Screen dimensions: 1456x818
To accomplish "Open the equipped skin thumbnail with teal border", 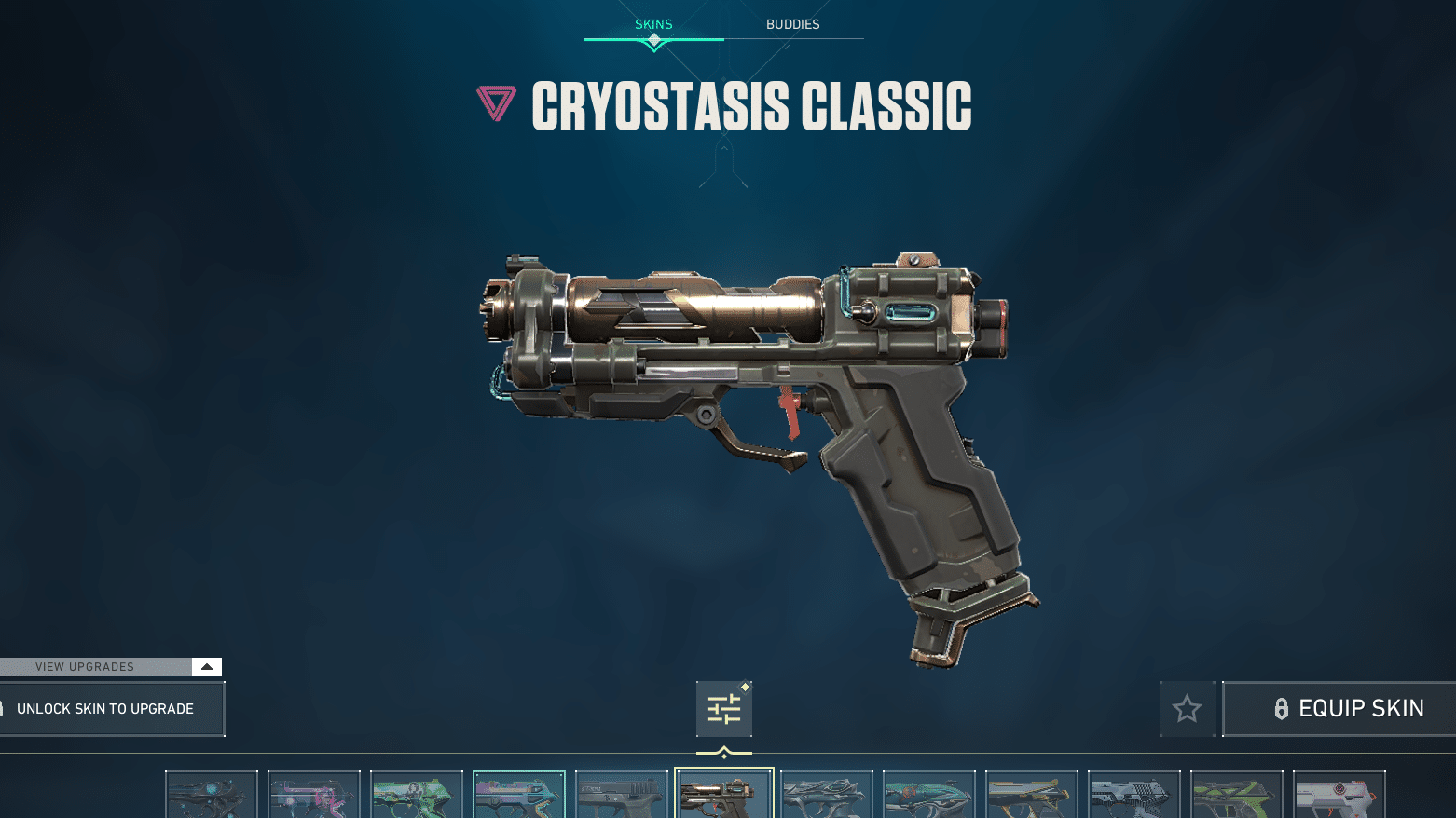I will [519, 795].
